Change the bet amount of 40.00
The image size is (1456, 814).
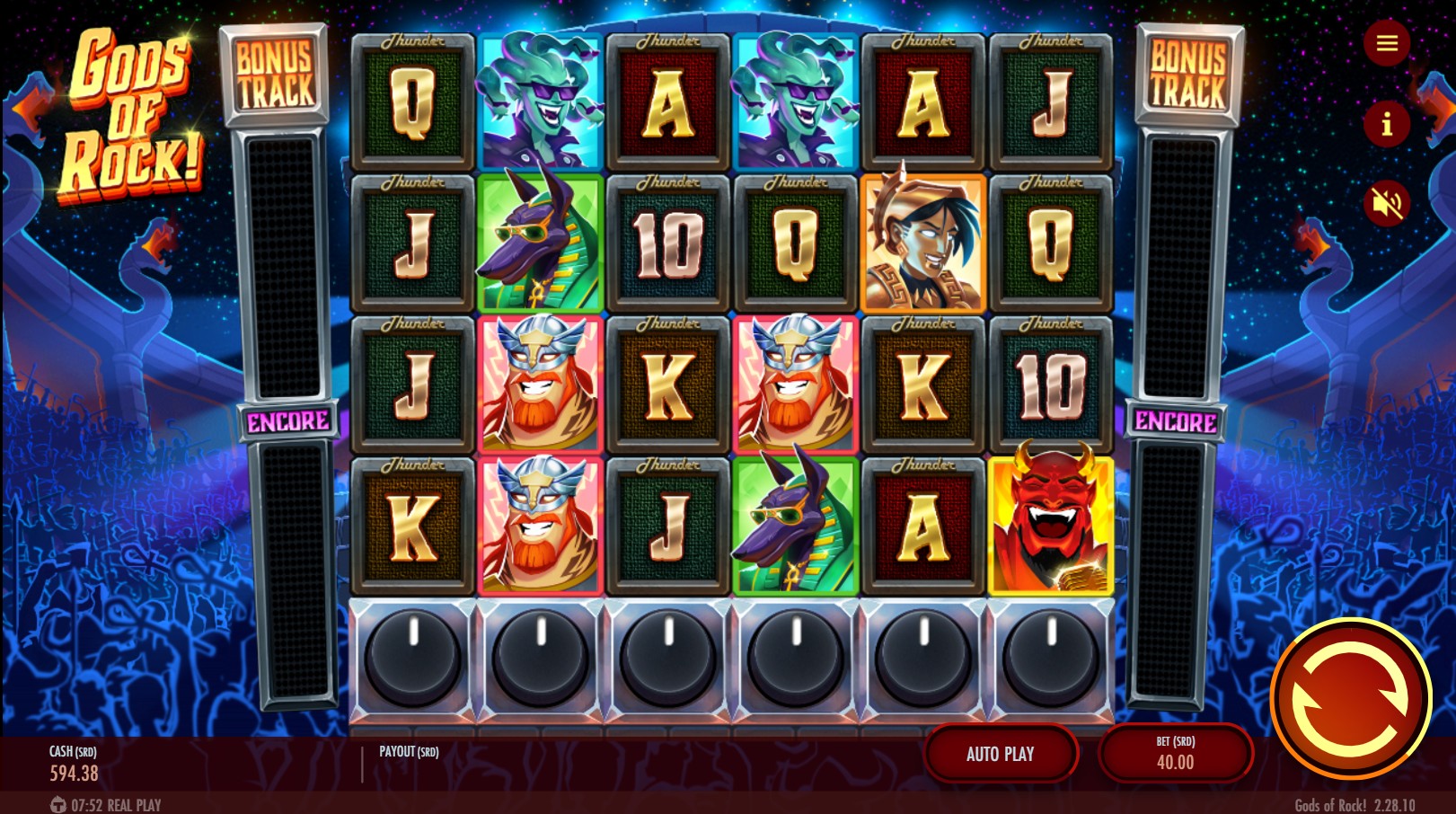[1175, 754]
